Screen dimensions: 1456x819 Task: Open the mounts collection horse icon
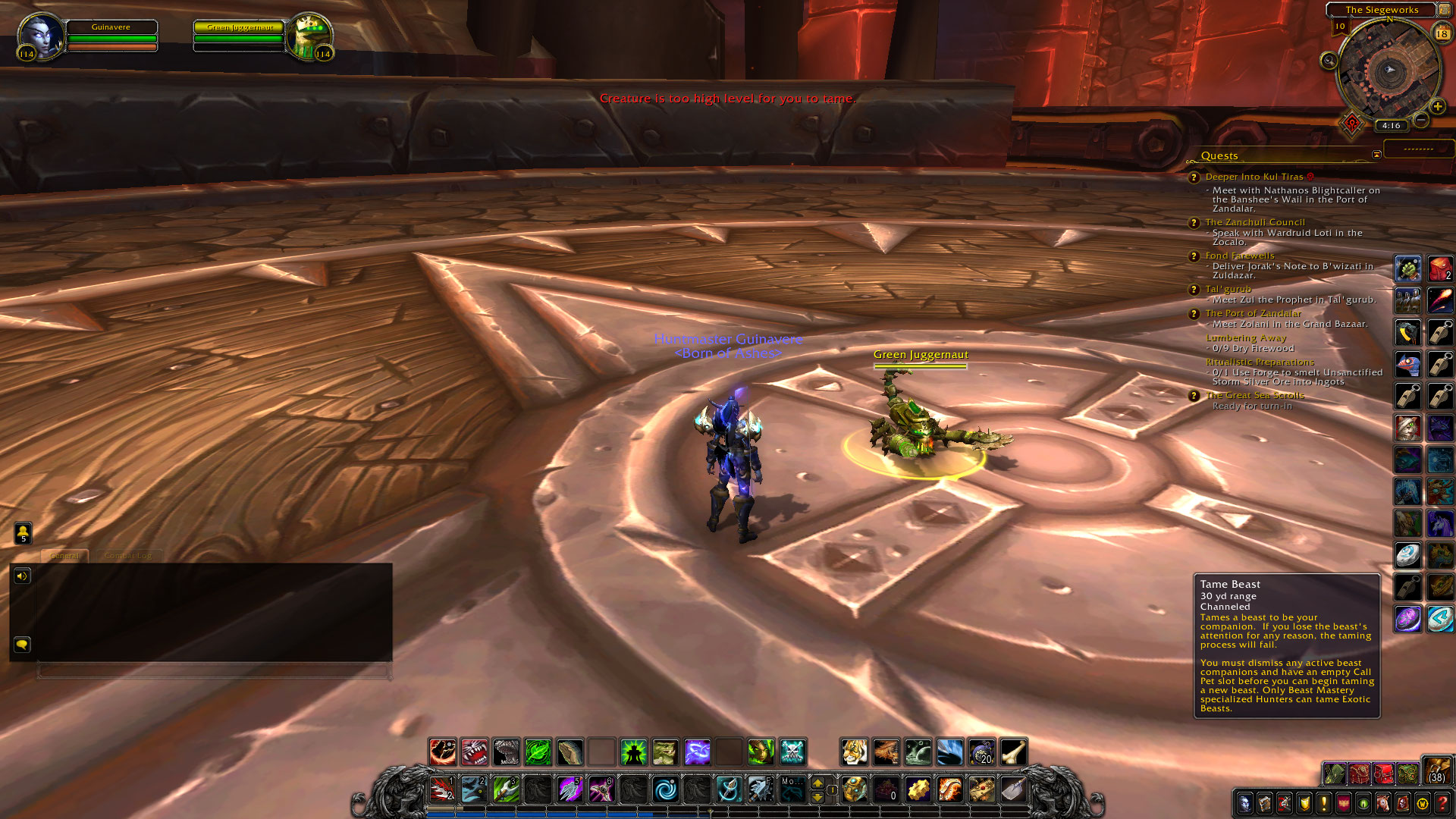tap(1382, 803)
